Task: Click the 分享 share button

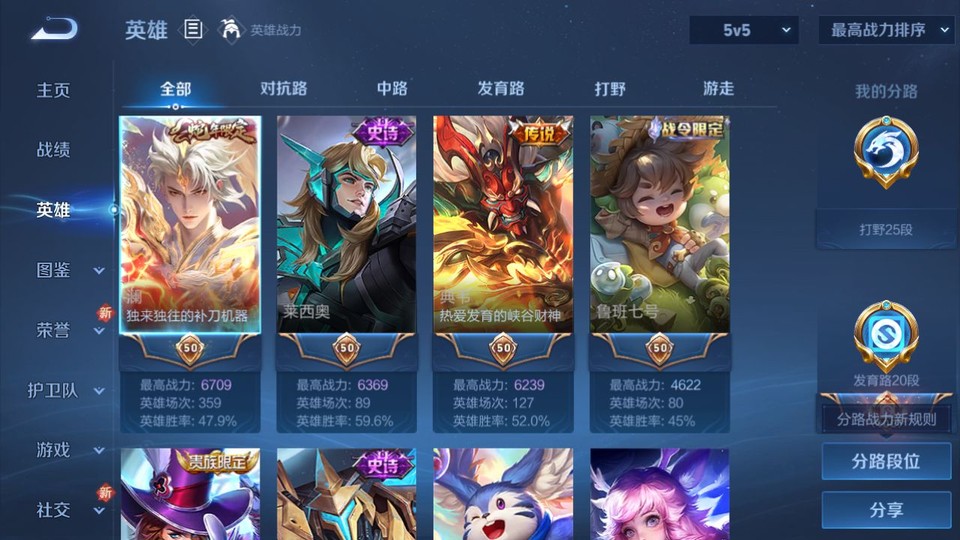Action: [886, 510]
